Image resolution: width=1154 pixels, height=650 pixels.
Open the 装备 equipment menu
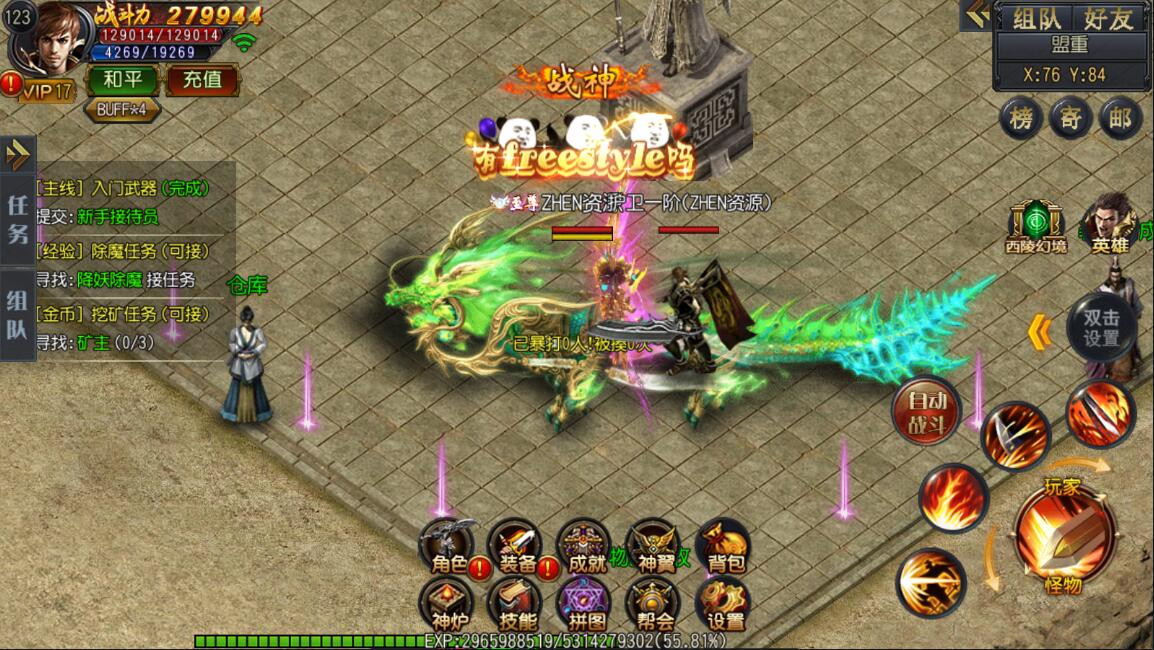pos(516,549)
